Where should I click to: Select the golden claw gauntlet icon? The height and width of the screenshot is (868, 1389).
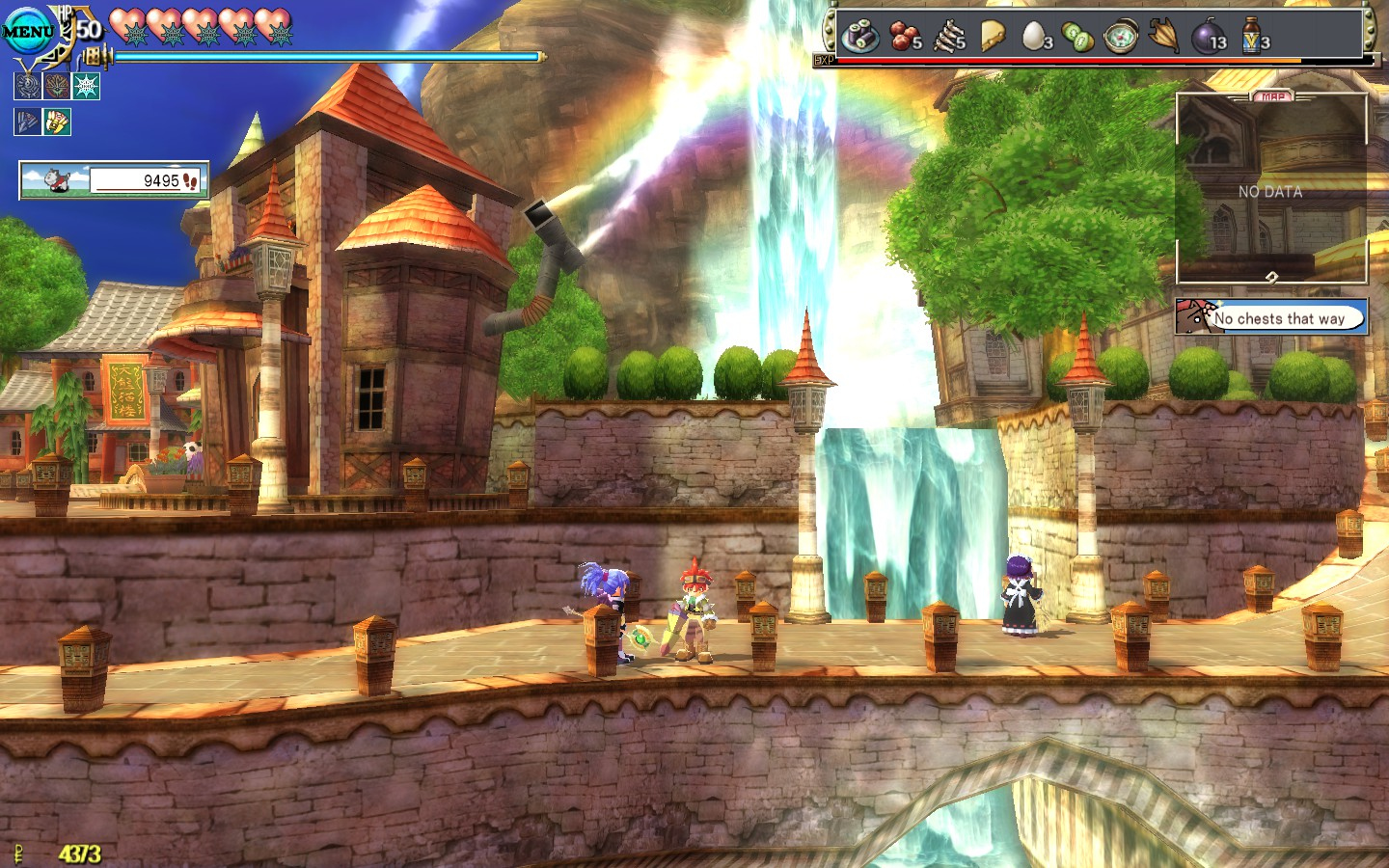pyautogui.click(x=57, y=122)
